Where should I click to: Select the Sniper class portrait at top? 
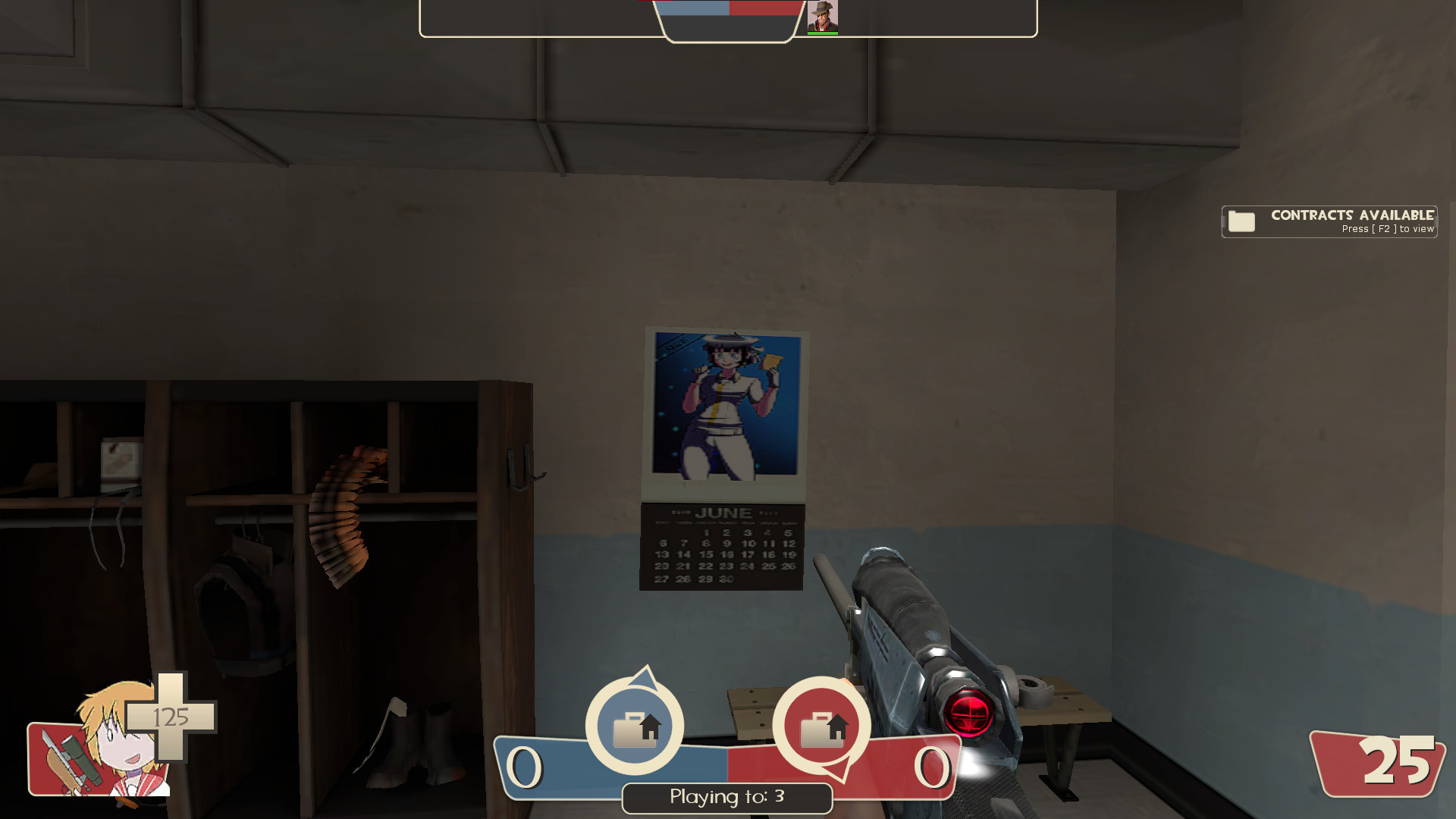[824, 15]
